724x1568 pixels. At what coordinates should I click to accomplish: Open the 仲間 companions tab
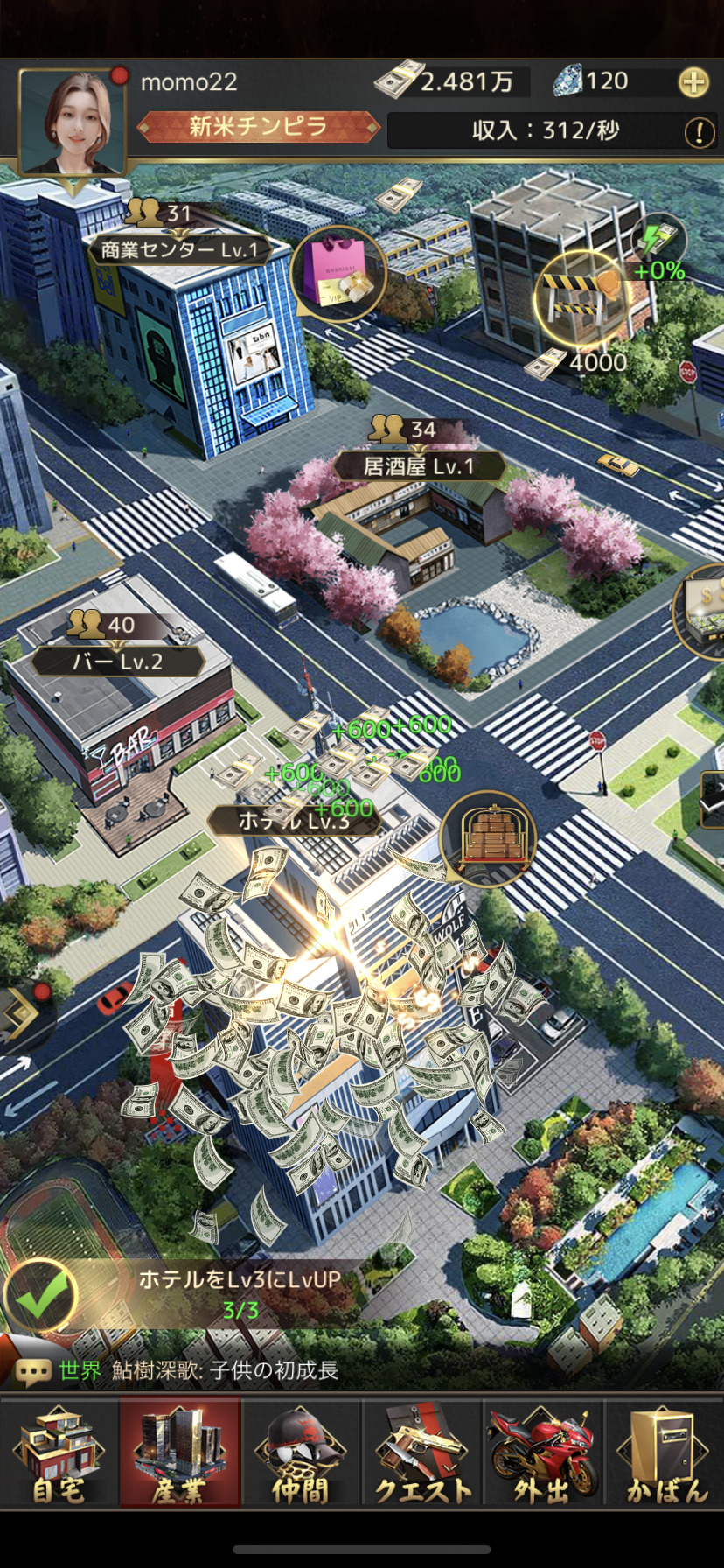[x=301, y=1453]
